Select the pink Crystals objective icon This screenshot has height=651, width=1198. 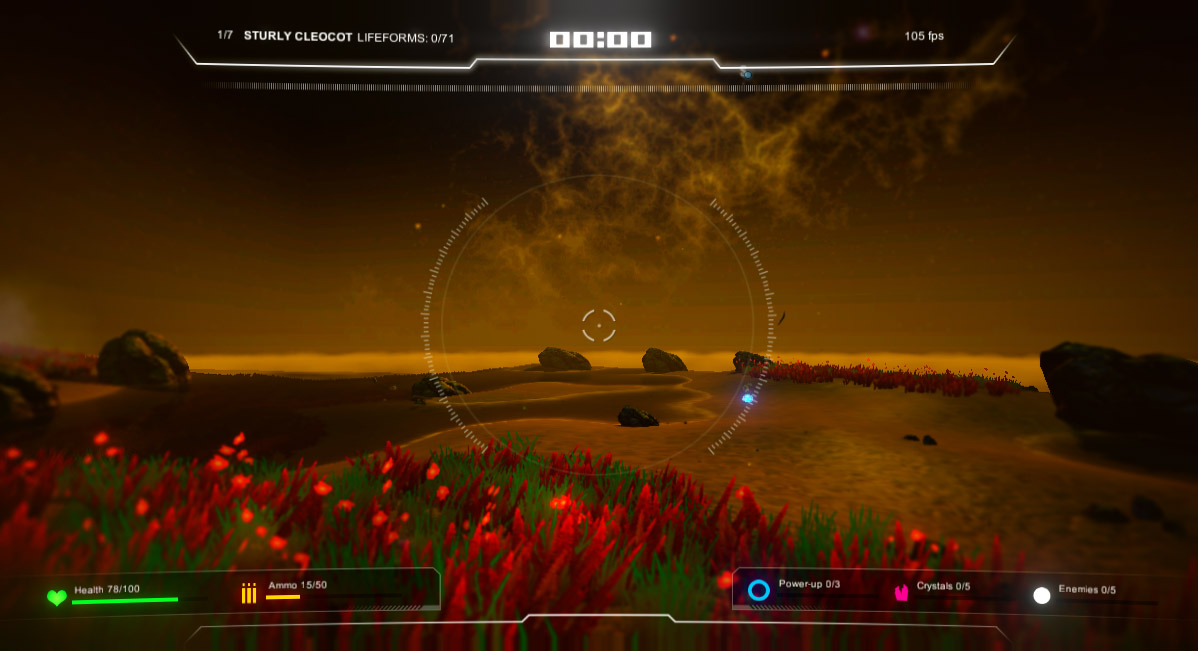pos(901,593)
